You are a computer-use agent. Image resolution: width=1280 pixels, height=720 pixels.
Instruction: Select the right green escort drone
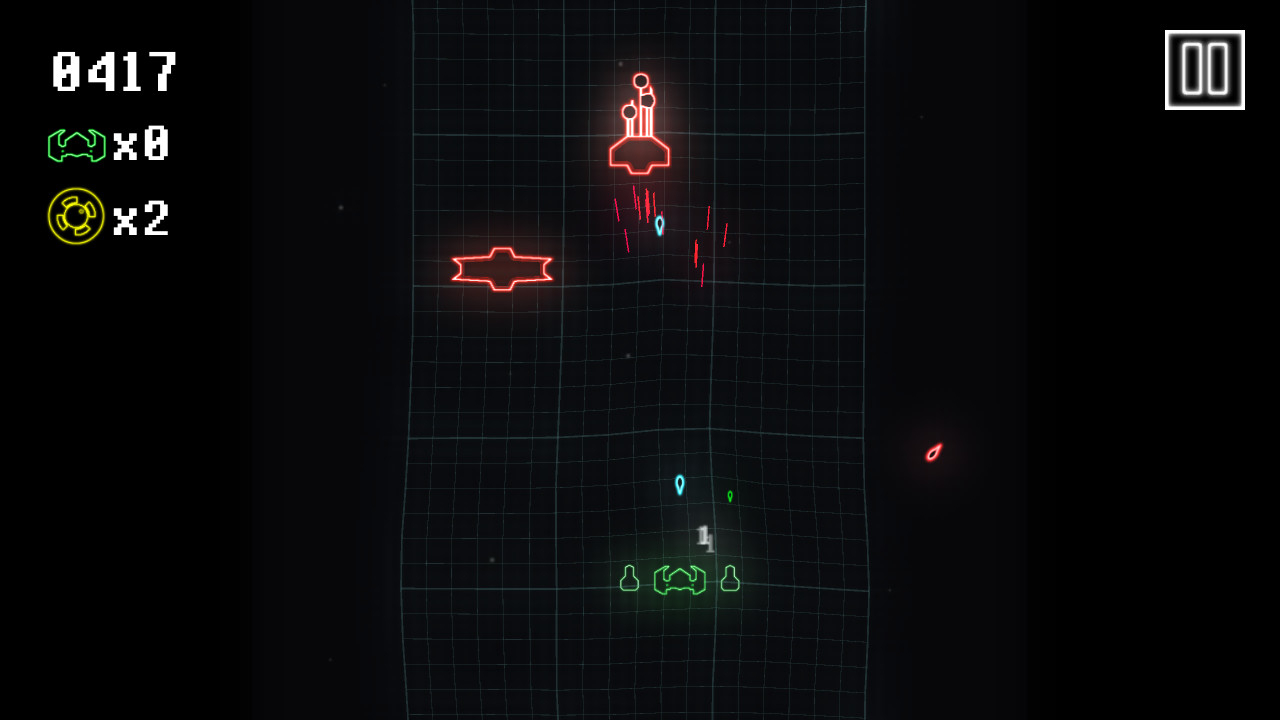point(729,578)
